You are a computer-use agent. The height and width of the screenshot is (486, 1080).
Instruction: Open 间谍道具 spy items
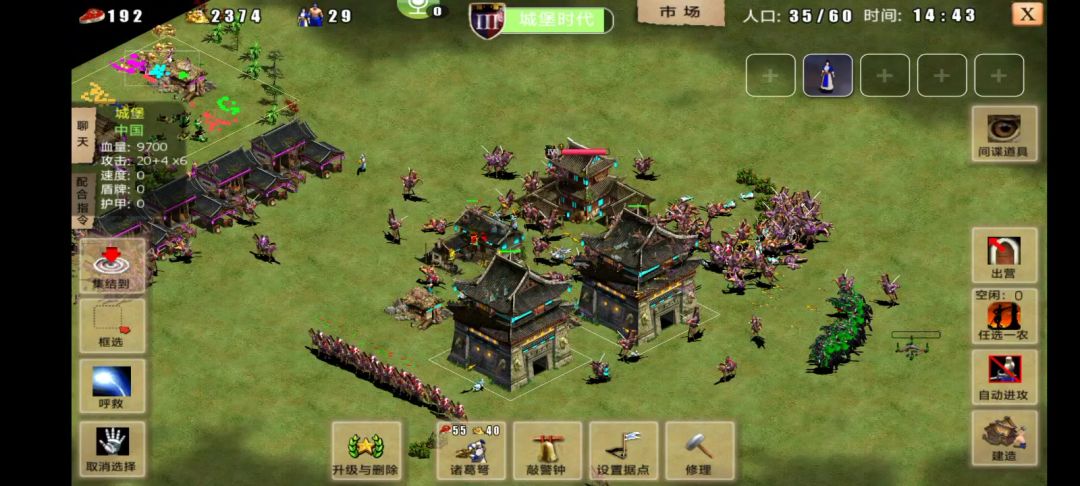point(1004,133)
